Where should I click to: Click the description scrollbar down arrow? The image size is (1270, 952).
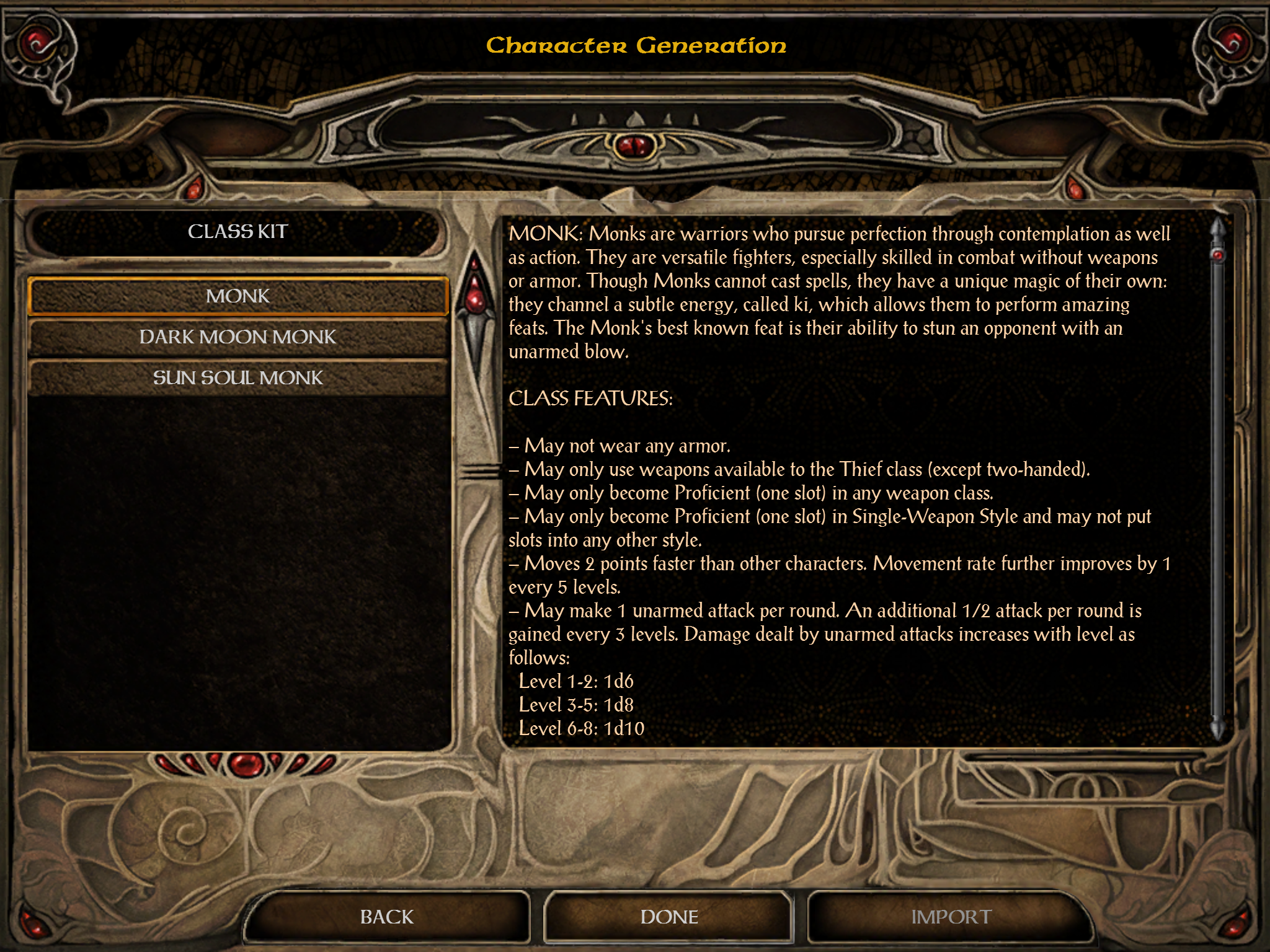[1218, 730]
